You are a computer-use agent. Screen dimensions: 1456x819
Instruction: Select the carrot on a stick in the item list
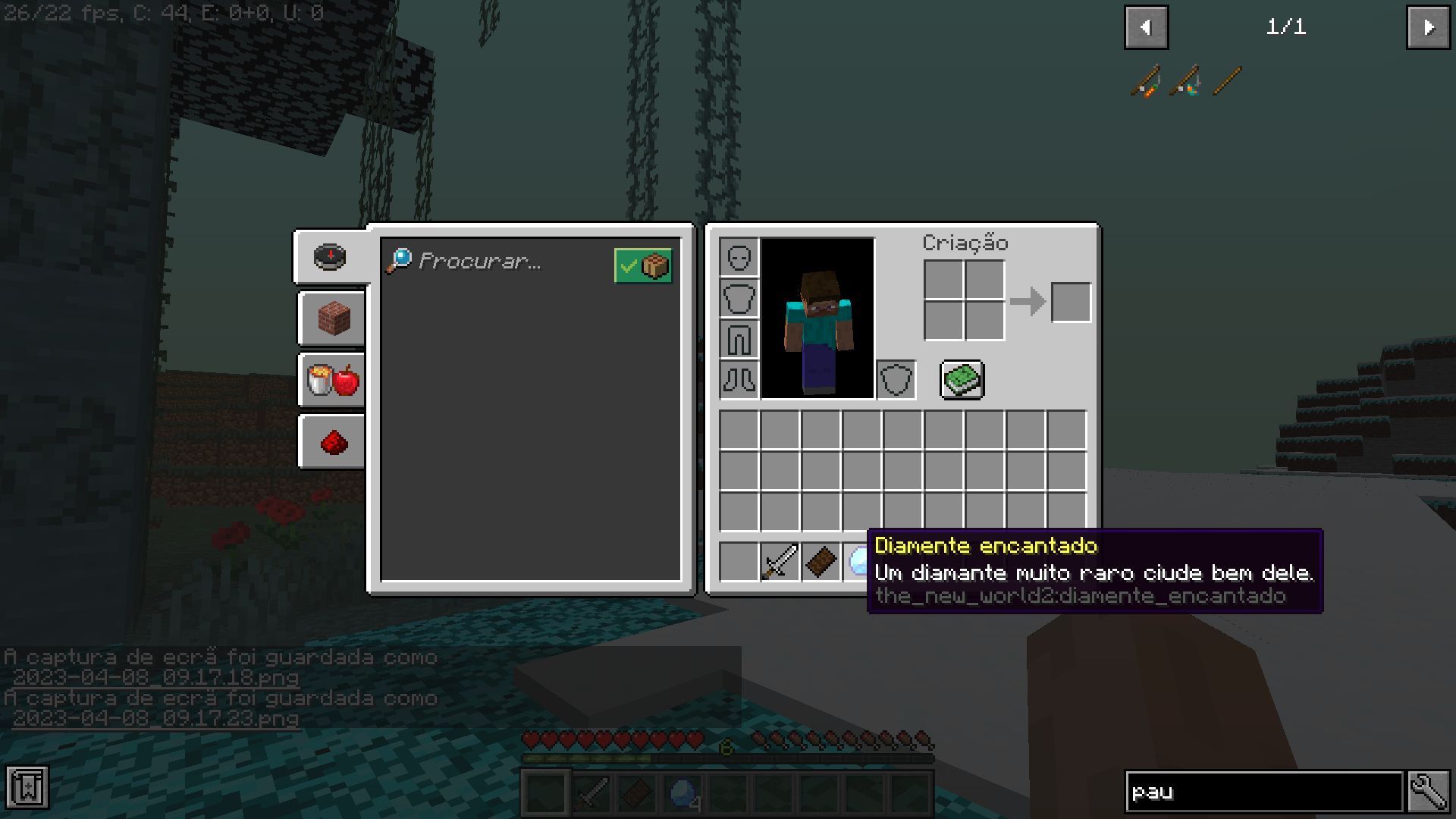click(x=1145, y=81)
